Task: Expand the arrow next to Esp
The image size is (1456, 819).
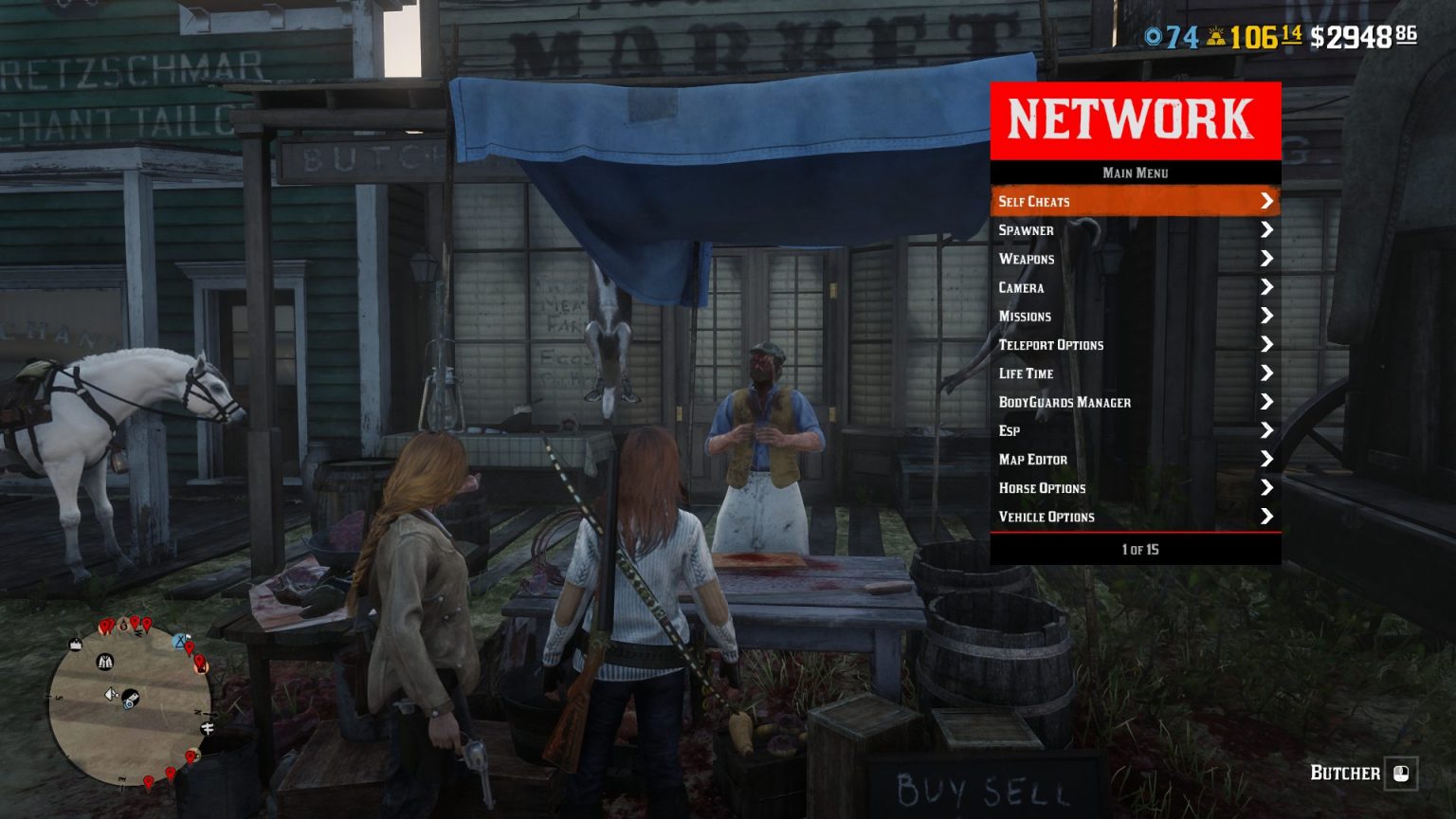Action: tap(1268, 430)
